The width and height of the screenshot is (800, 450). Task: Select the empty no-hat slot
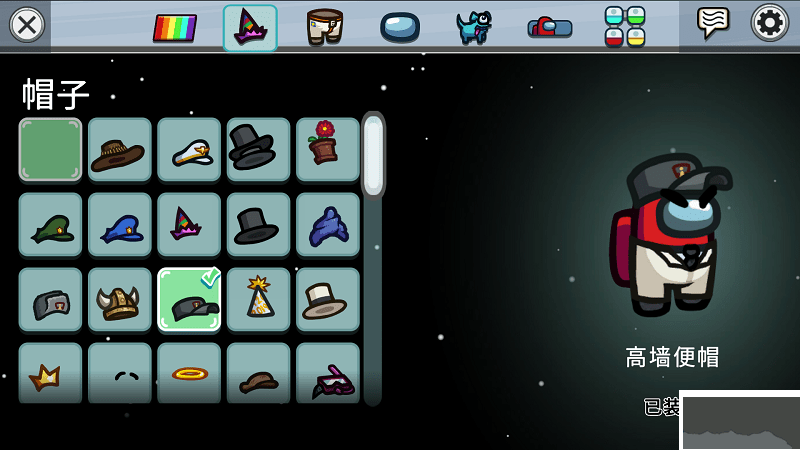coord(50,150)
